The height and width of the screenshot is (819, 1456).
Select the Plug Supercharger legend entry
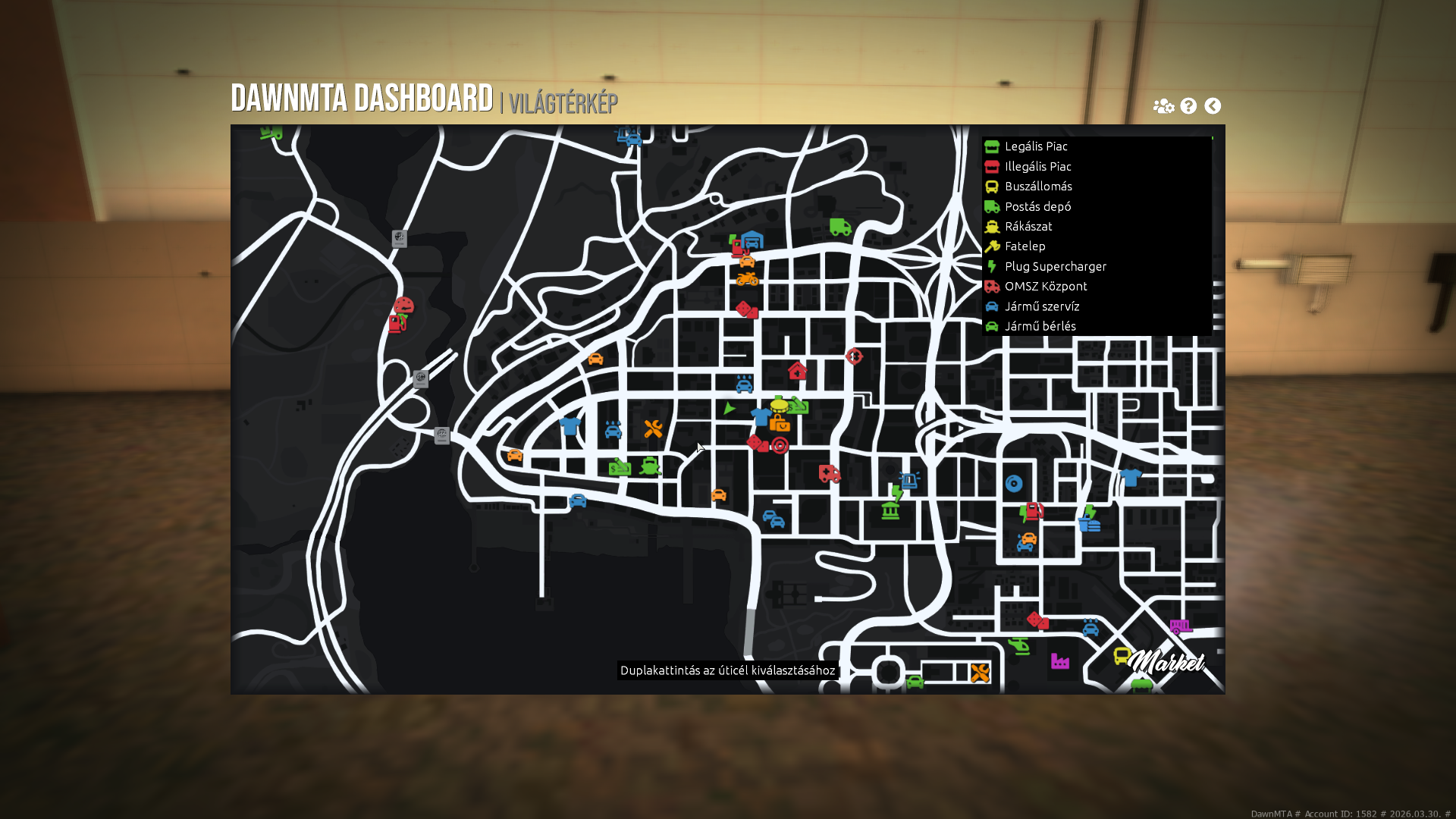pyautogui.click(x=1055, y=266)
